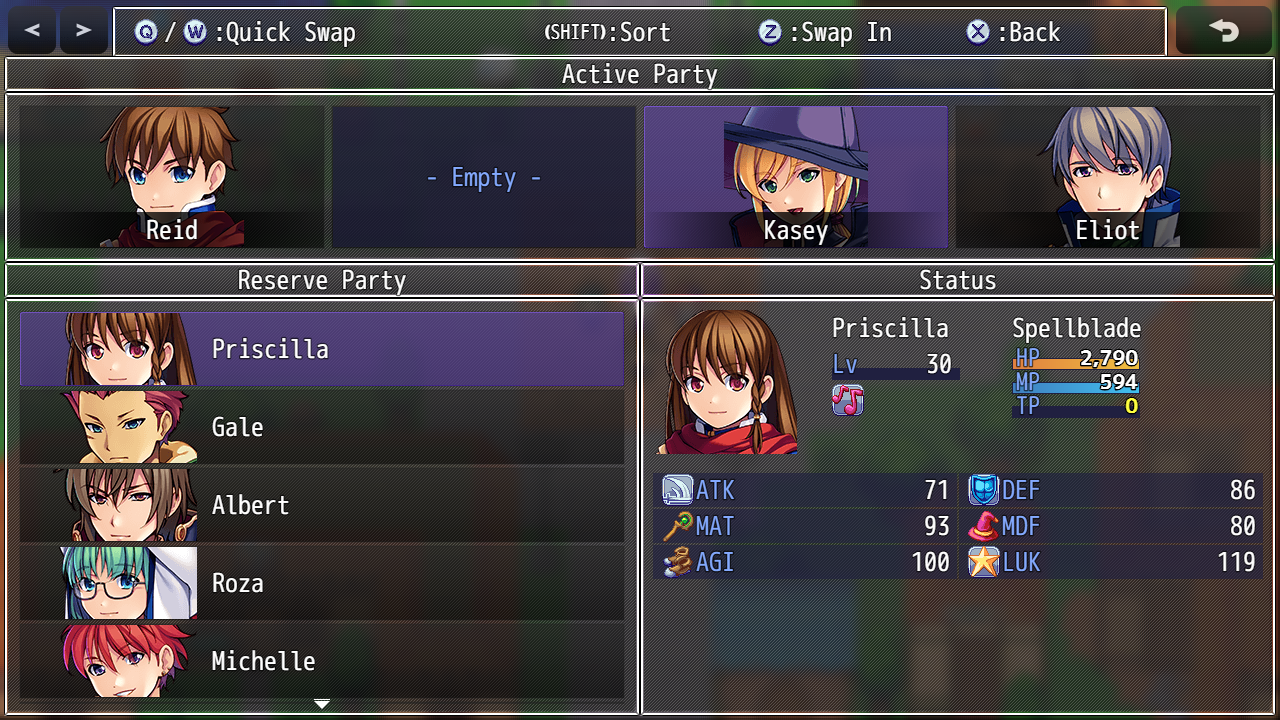This screenshot has width=1280, height=720.
Task: Go back with the return arrow button
Action: pyautogui.click(x=1223, y=31)
